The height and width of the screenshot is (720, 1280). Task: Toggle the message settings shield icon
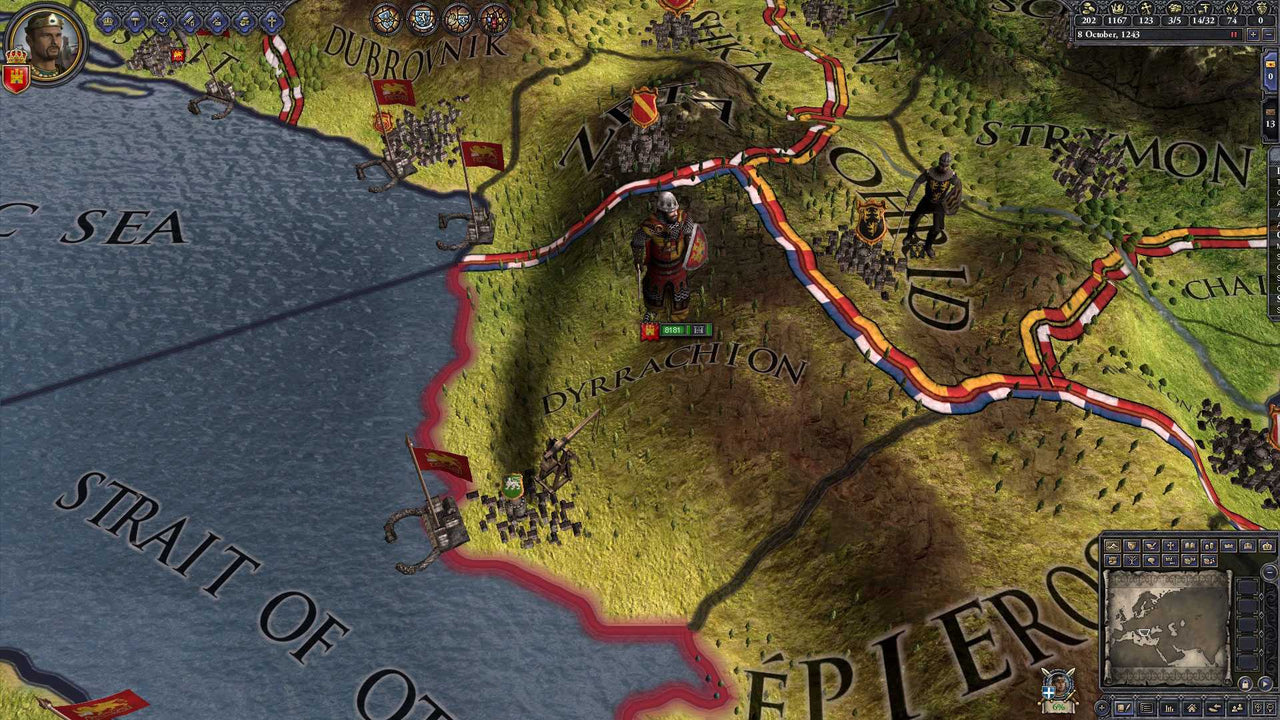click(x=1258, y=707)
